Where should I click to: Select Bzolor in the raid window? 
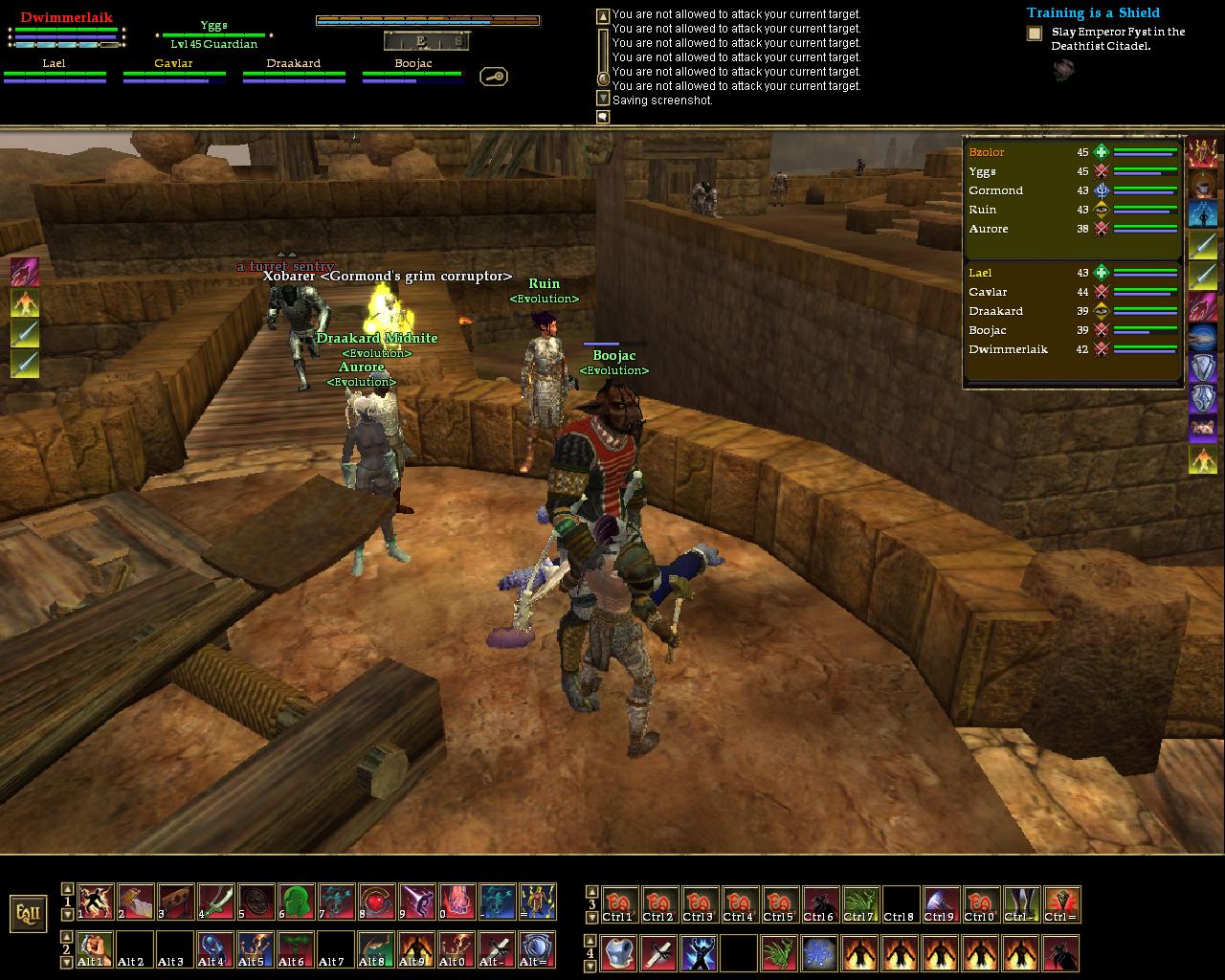click(987, 152)
